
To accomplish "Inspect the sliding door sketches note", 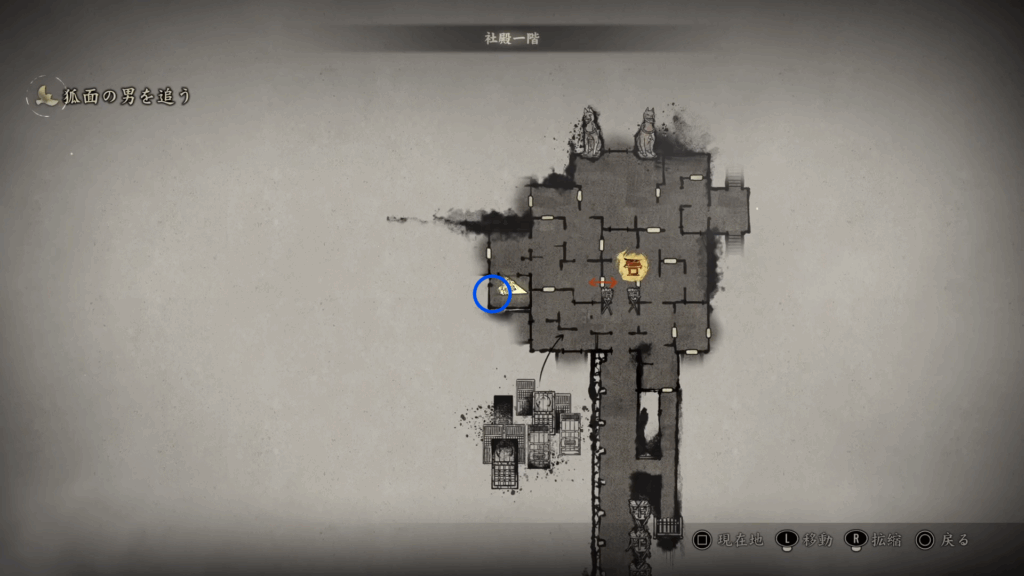I will pyautogui.click(x=530, y=433).
